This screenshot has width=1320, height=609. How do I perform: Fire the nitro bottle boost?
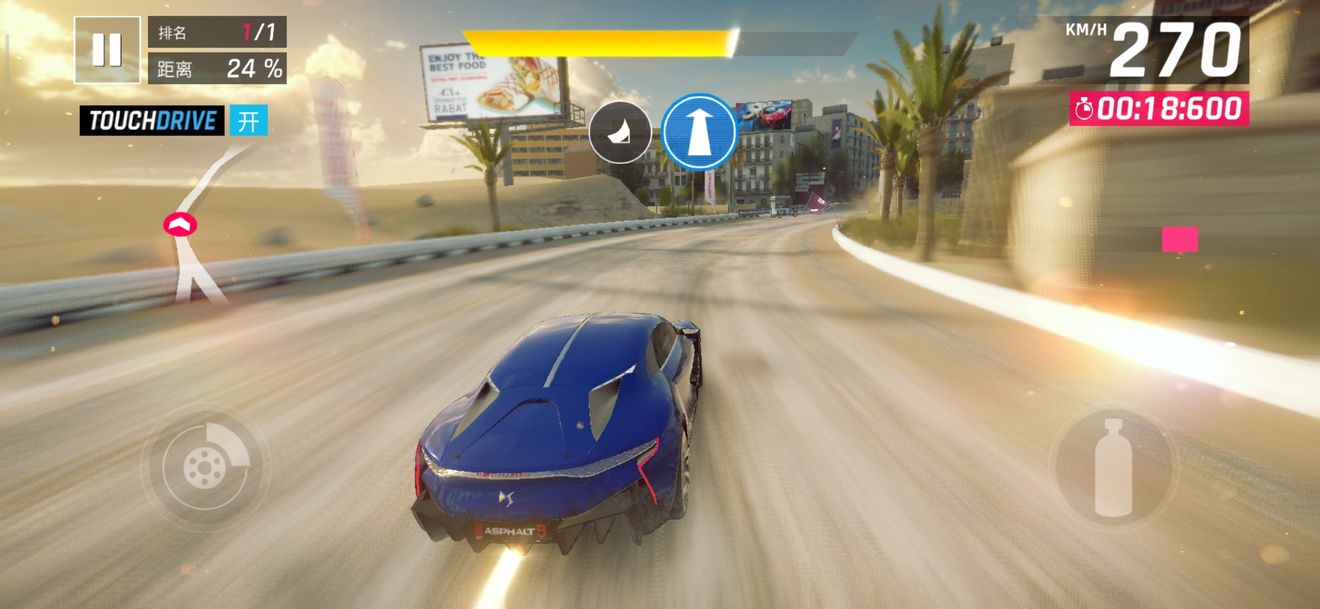tap(1112, 467)
